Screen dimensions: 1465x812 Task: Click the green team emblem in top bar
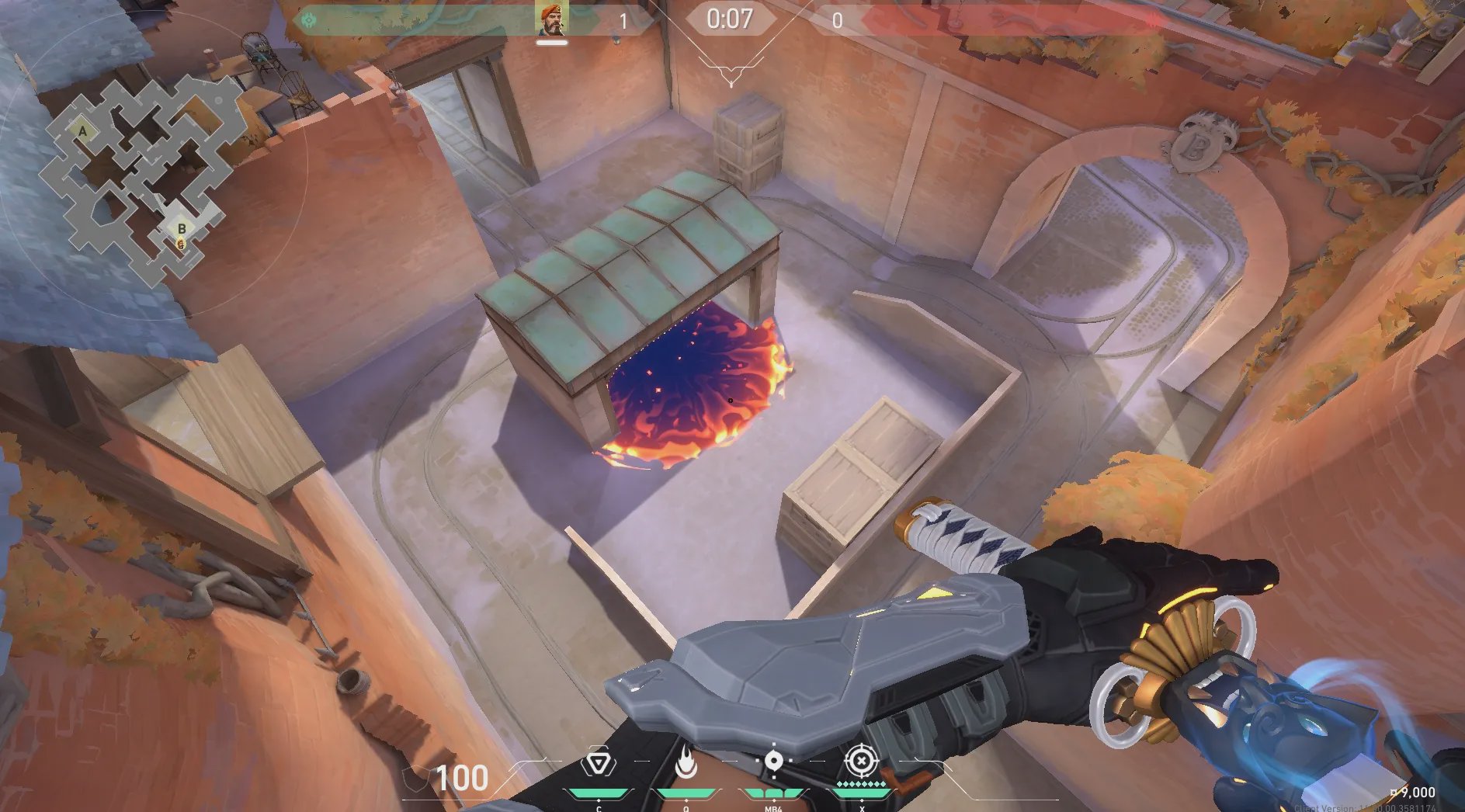[309, 19]
